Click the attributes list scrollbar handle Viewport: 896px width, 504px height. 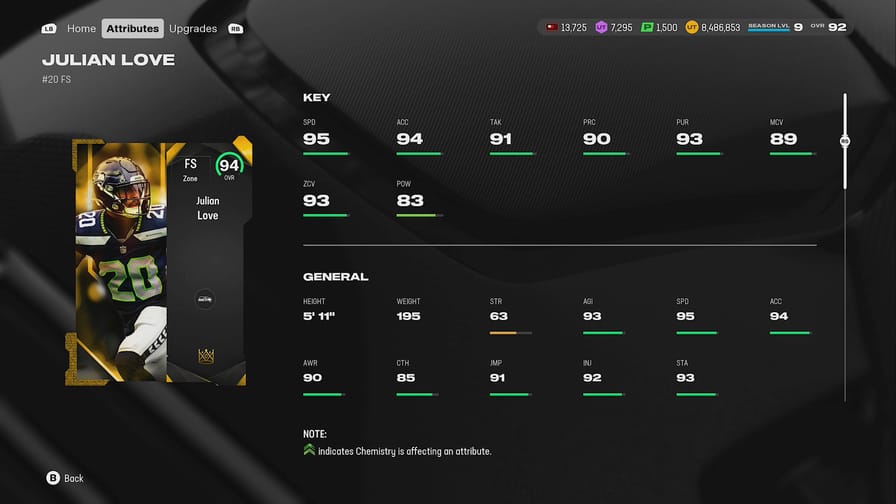coord(845,141)
